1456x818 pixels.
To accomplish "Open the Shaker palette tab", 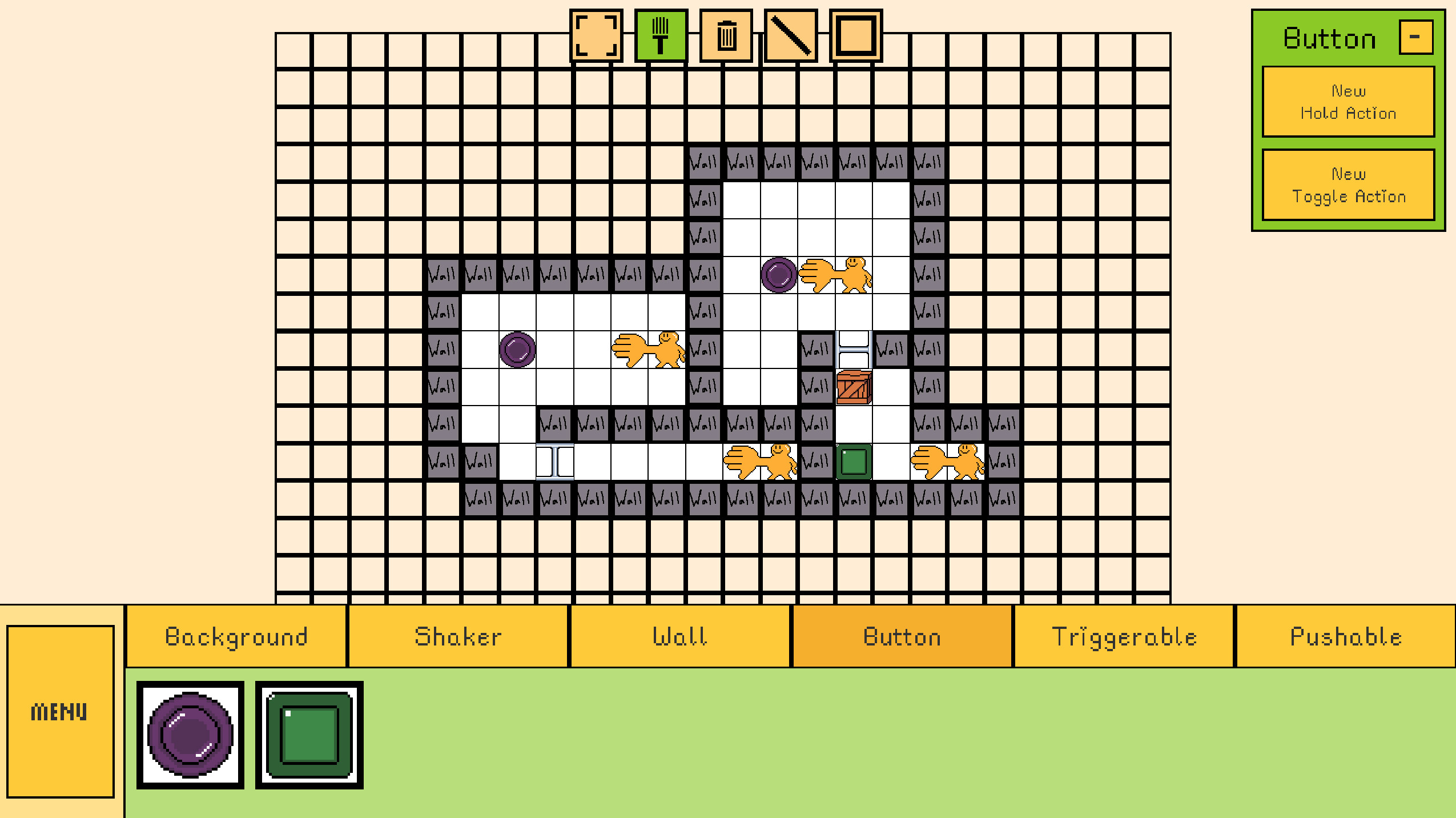I will (458, 636).
